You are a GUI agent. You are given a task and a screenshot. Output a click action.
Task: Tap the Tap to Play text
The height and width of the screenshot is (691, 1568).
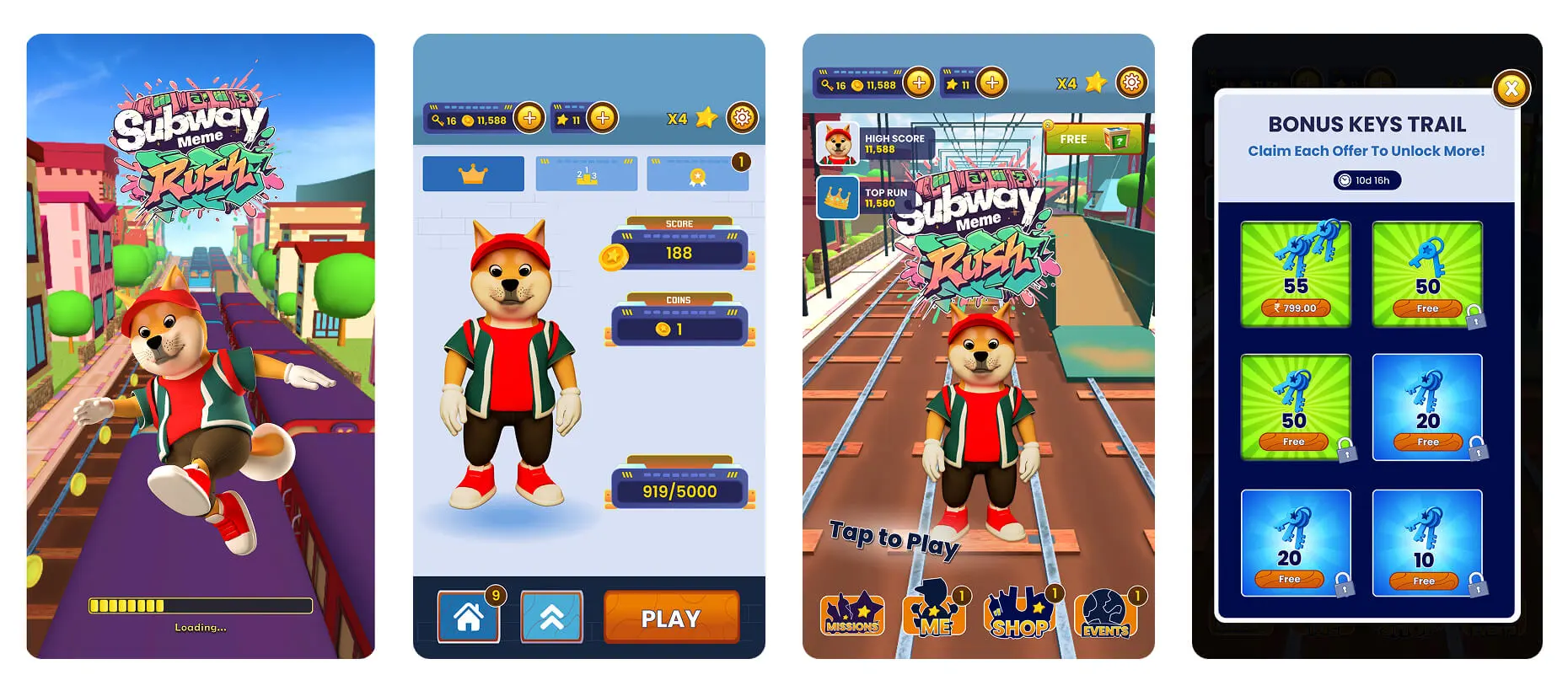point(894,537)
